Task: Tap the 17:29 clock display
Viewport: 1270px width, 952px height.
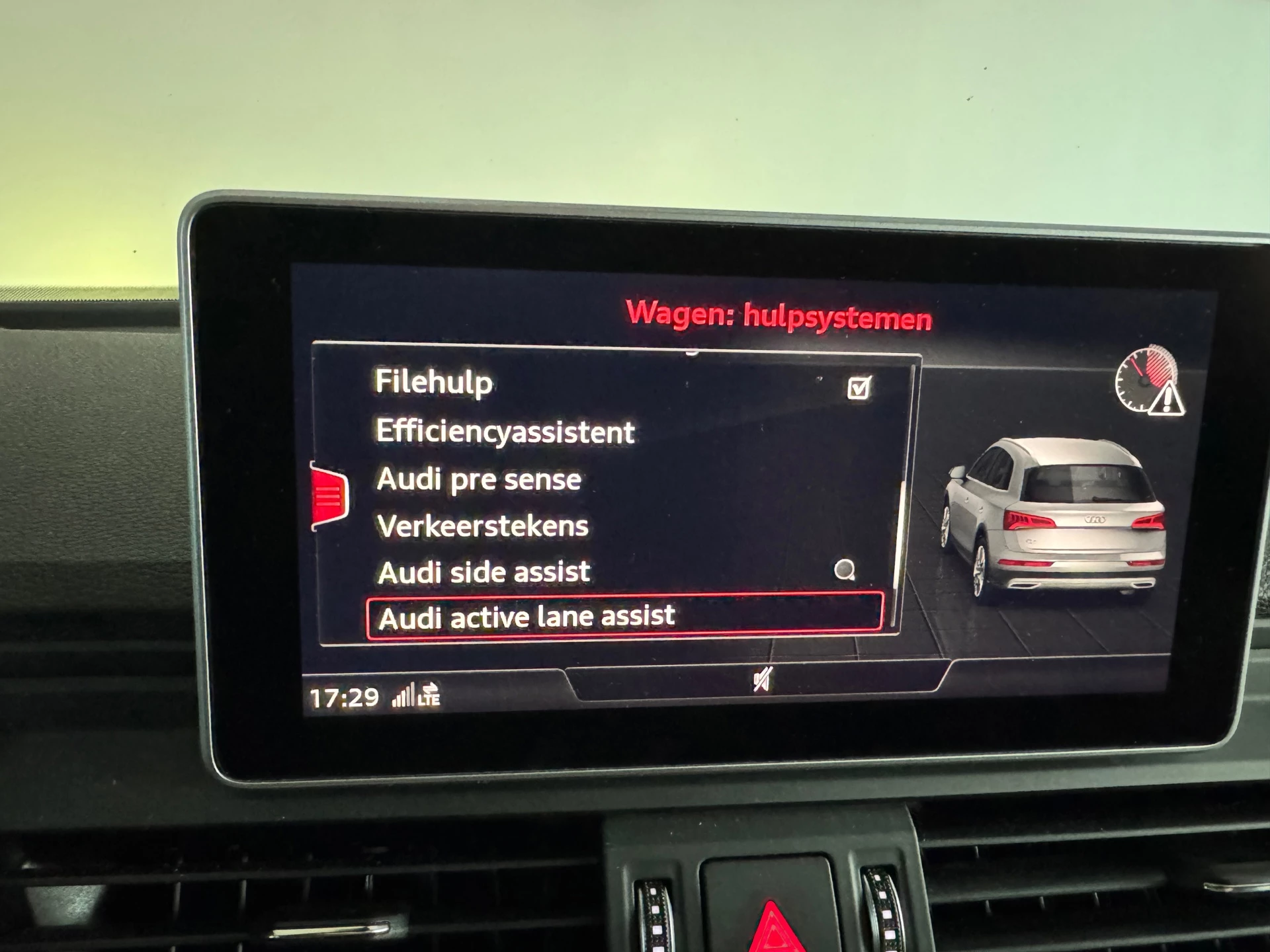Action: pyautogui.click(x=344, y=696)
